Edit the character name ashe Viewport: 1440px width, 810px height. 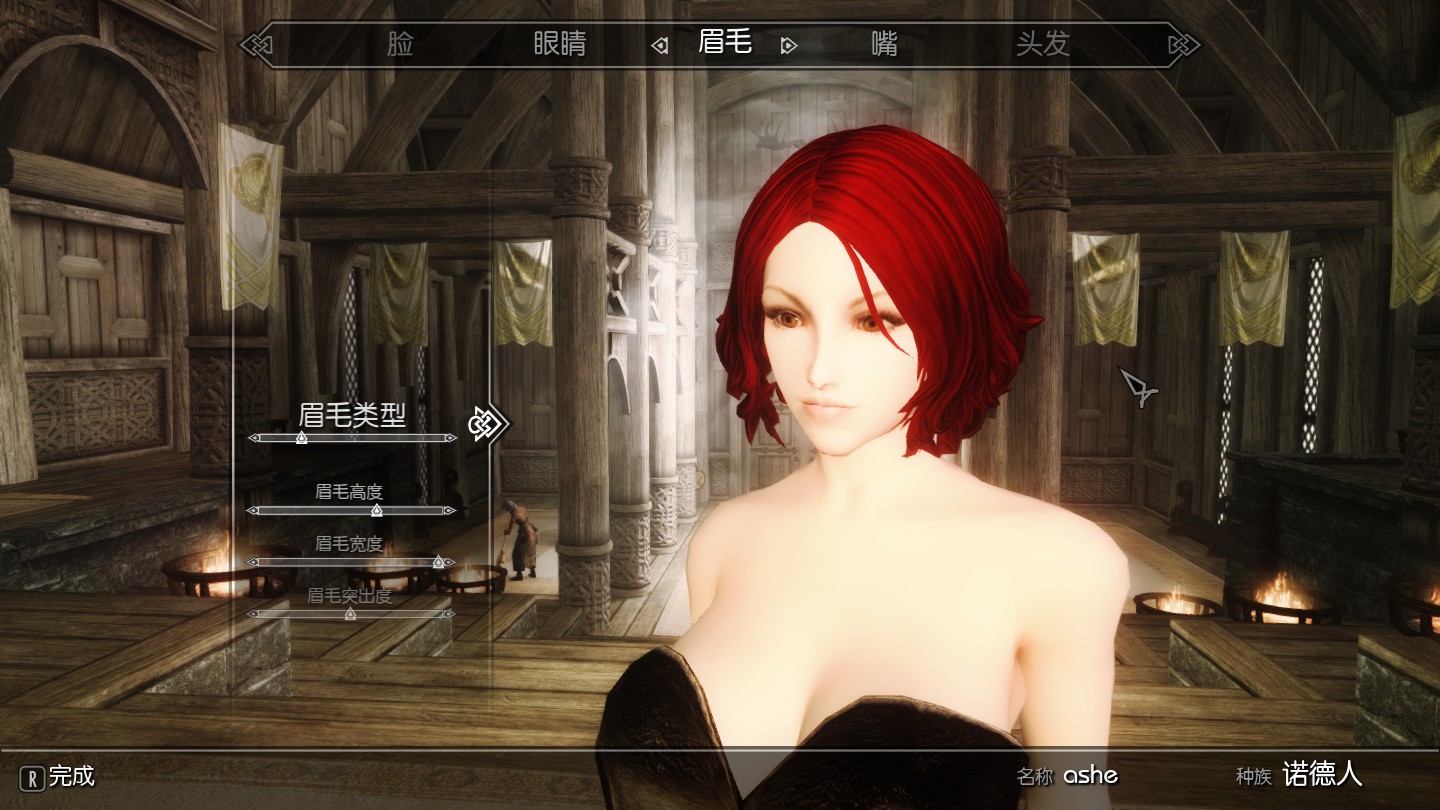pos(1090,775)
